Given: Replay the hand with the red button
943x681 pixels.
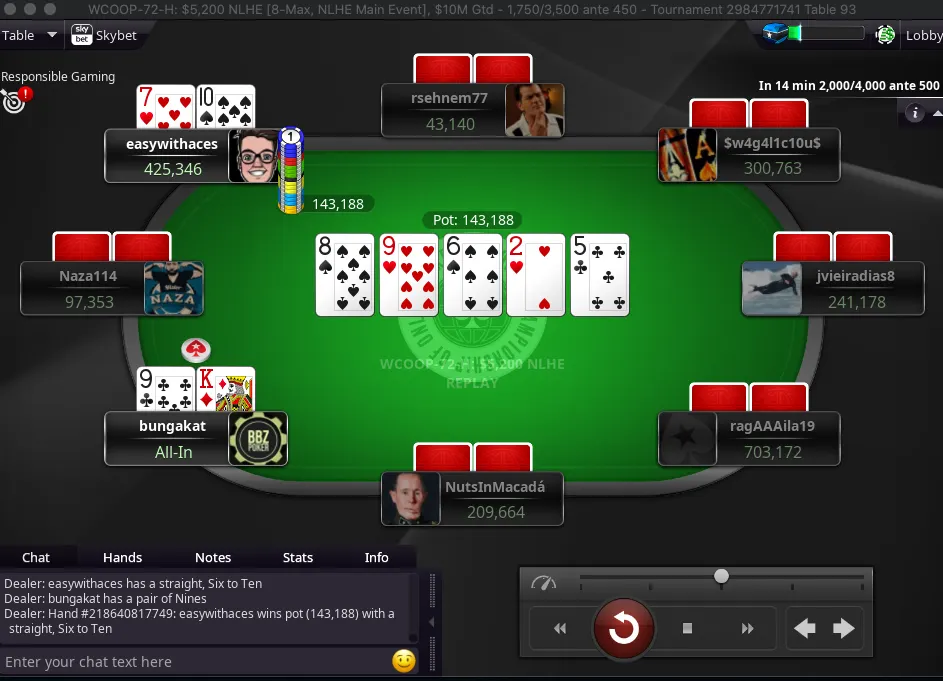Looking at the screenshot, I should click(x=624, y=628).
